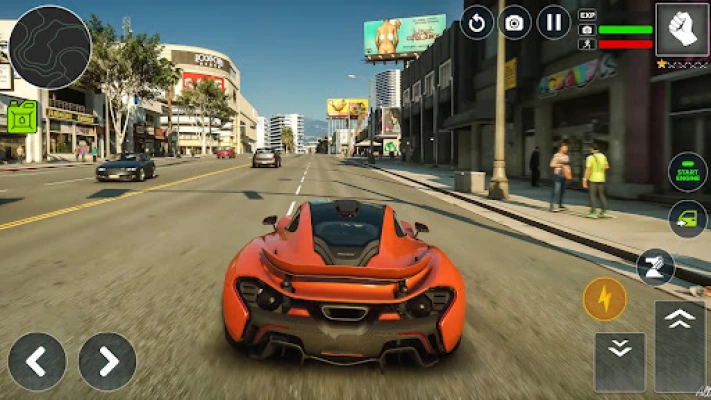Hit the brake pedal with down arrows
This screenshot has width=711, height=400.
[x=619, y=360]
